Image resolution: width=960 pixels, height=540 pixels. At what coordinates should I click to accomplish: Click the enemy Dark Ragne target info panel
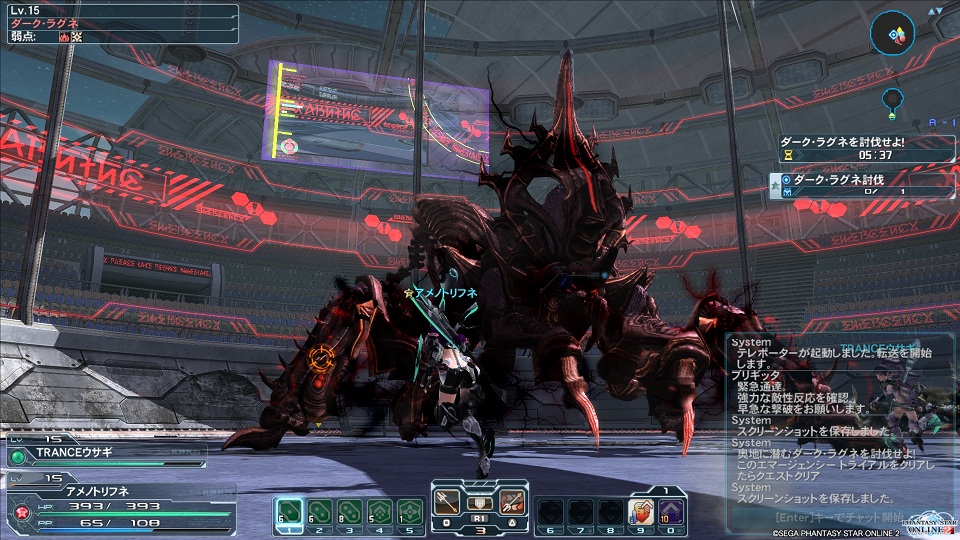(x=120, y=23)
